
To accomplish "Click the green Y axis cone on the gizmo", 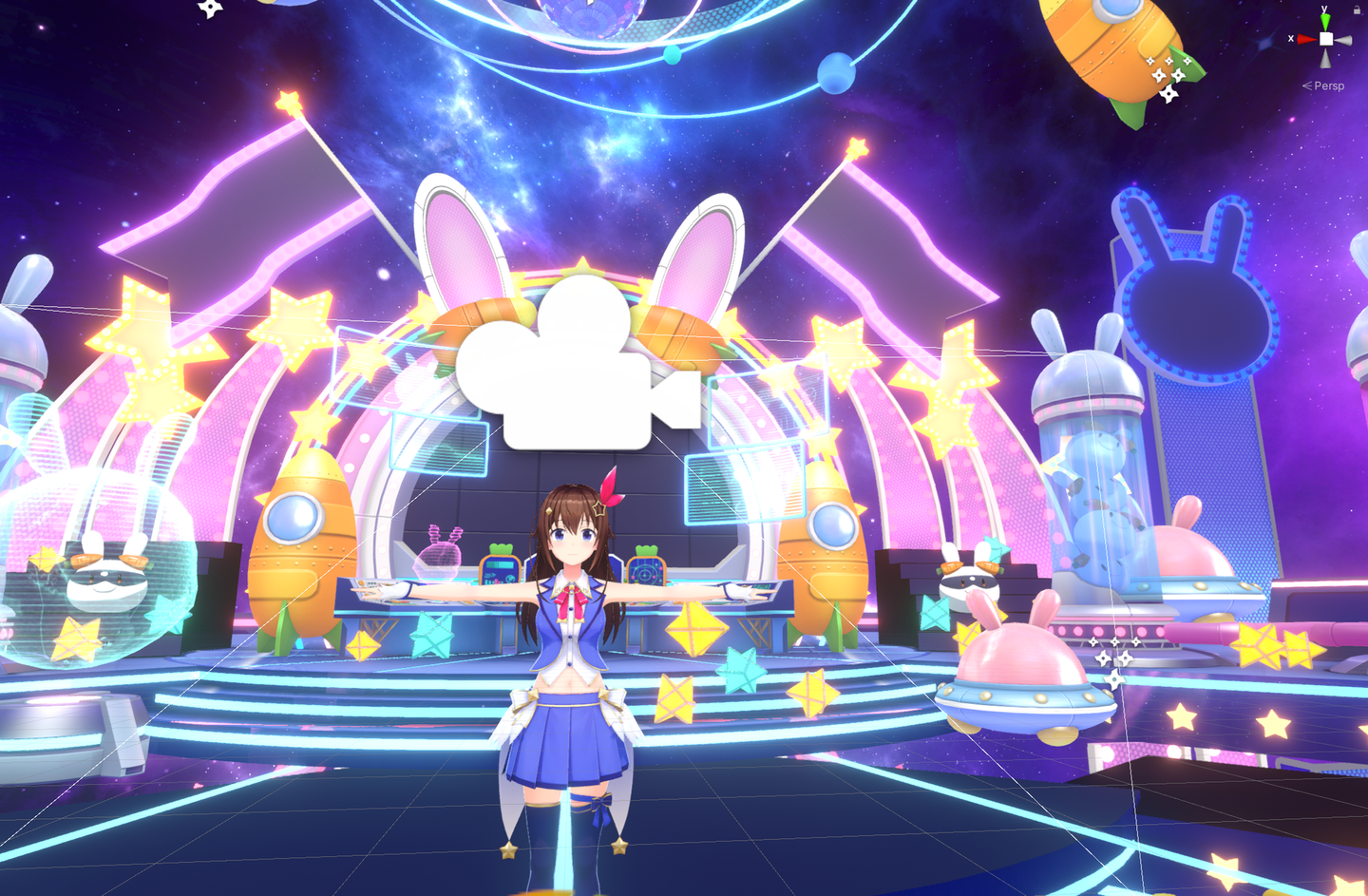I will click(1325, 22).
